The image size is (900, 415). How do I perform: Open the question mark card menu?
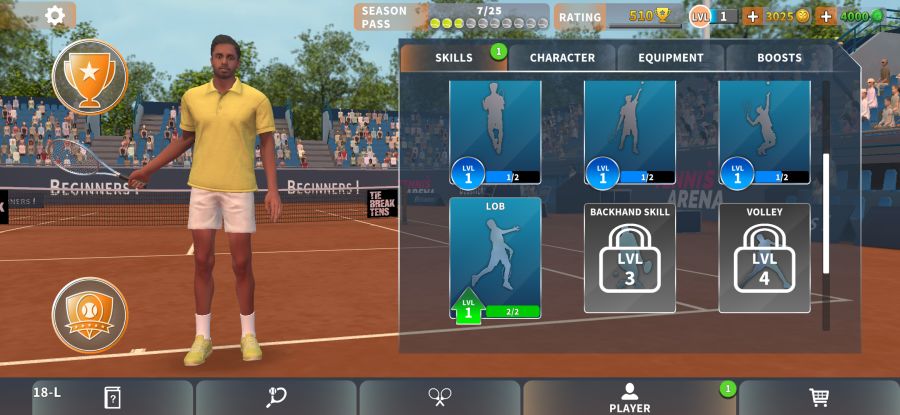(112, 397)
